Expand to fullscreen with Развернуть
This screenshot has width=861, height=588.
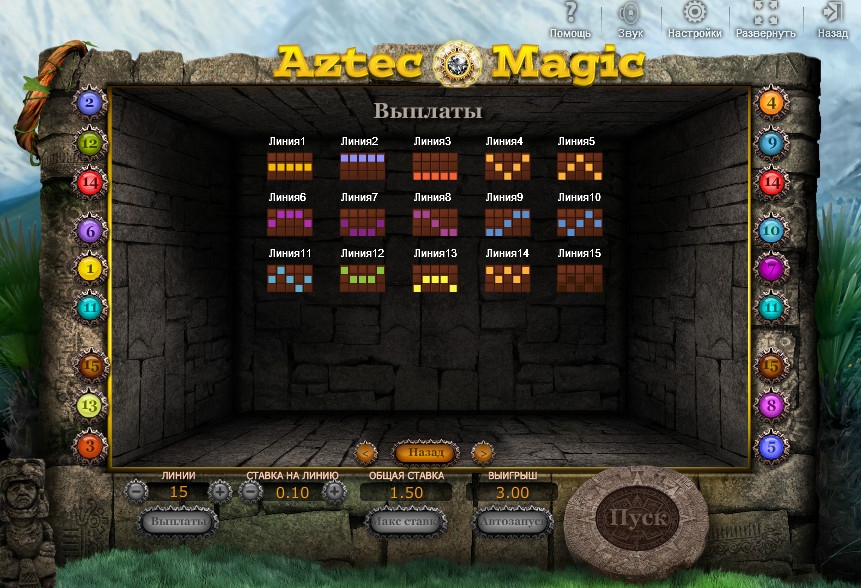(766, 20)
